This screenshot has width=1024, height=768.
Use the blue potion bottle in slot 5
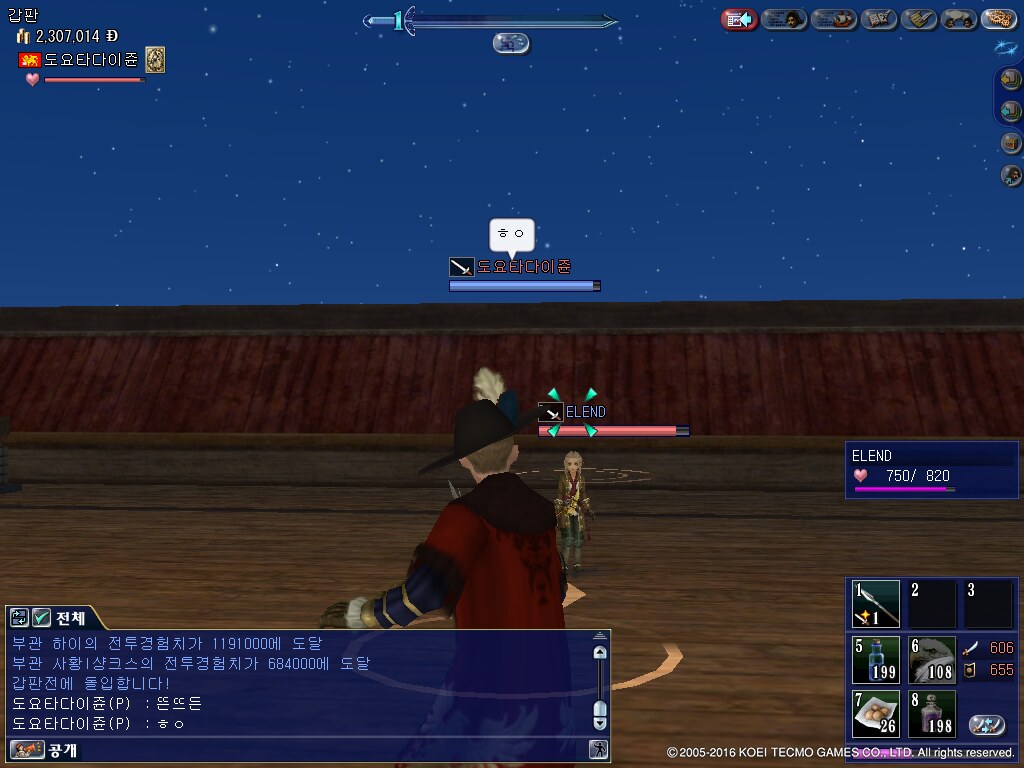click(x=875, y=659)
